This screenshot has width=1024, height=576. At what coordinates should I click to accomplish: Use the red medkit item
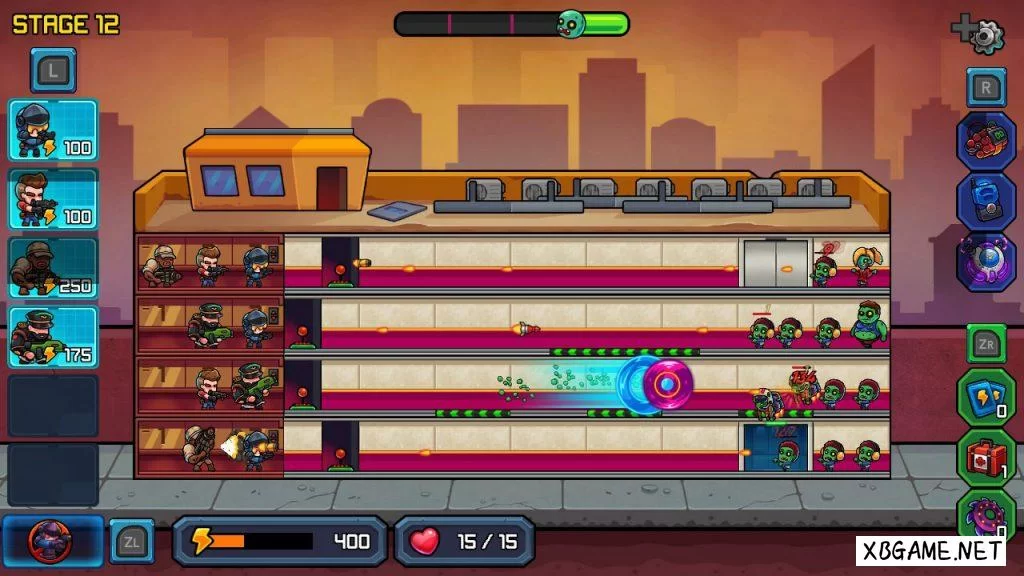985,458
